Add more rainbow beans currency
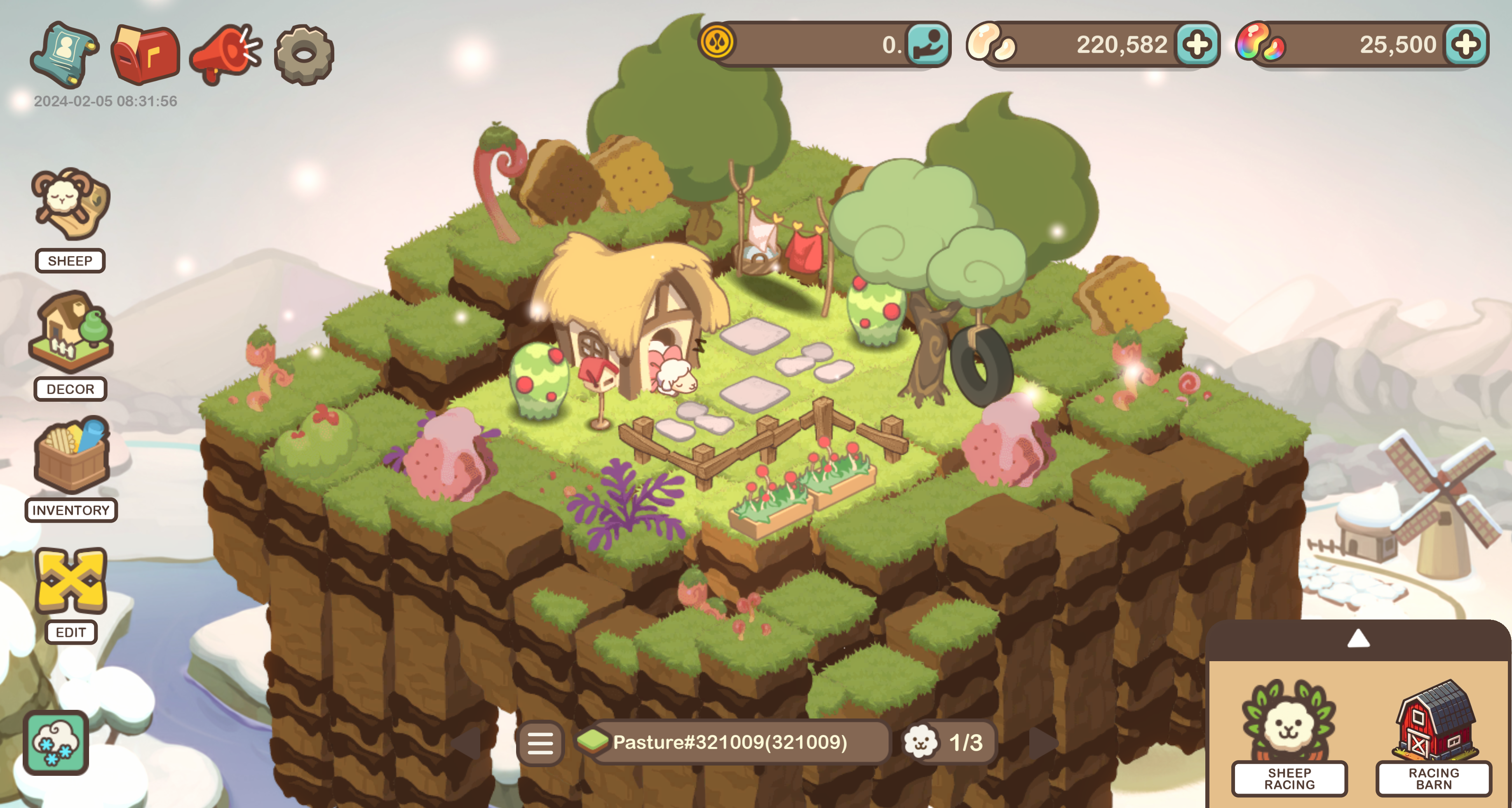 (x=1466, y=45)
